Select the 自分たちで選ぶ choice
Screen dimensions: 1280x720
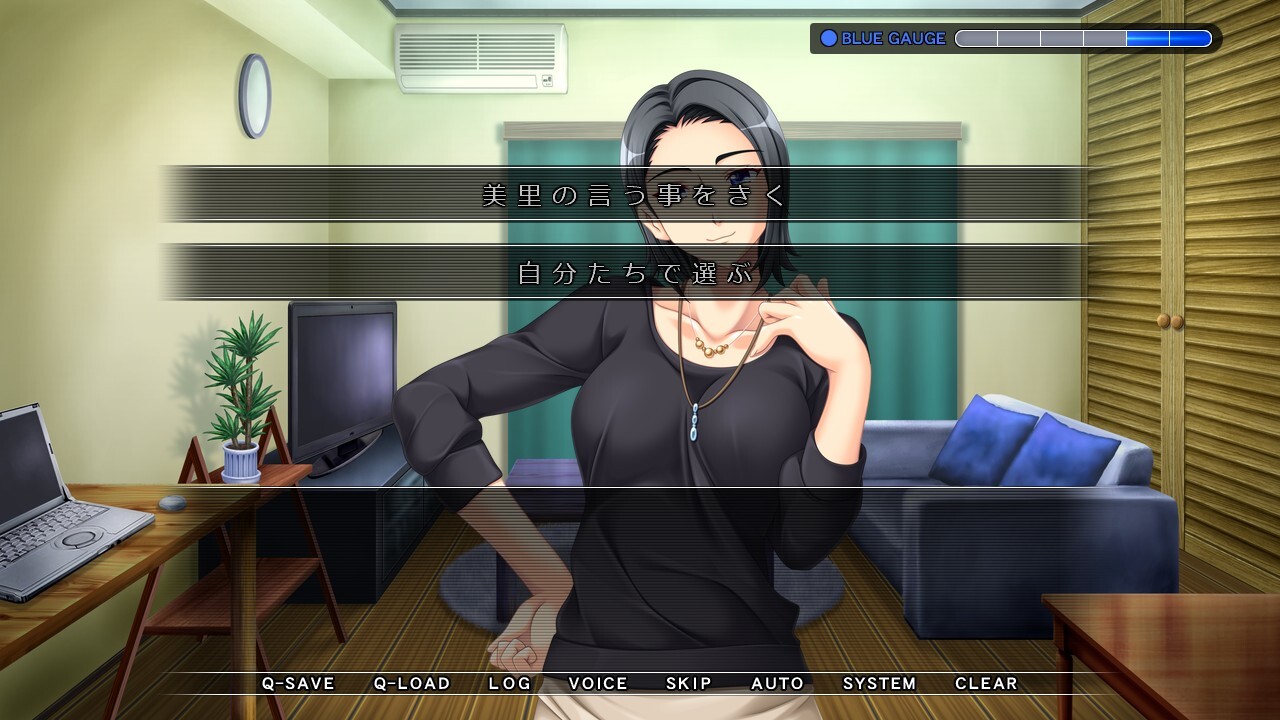pyautogui.click(x=634, y=272)
